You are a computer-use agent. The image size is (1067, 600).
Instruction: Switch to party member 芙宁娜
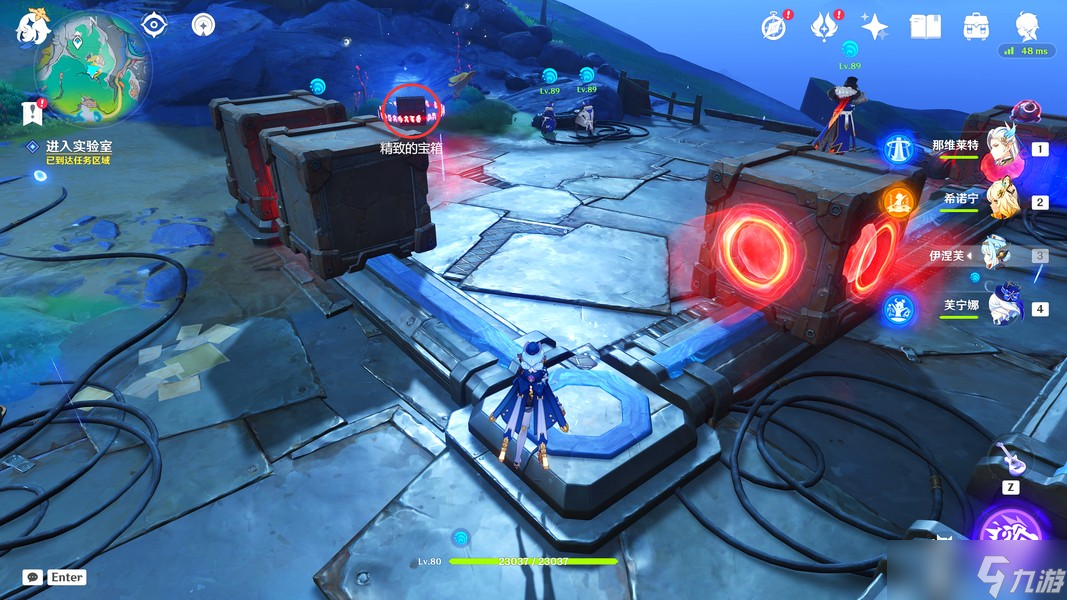1000,308
